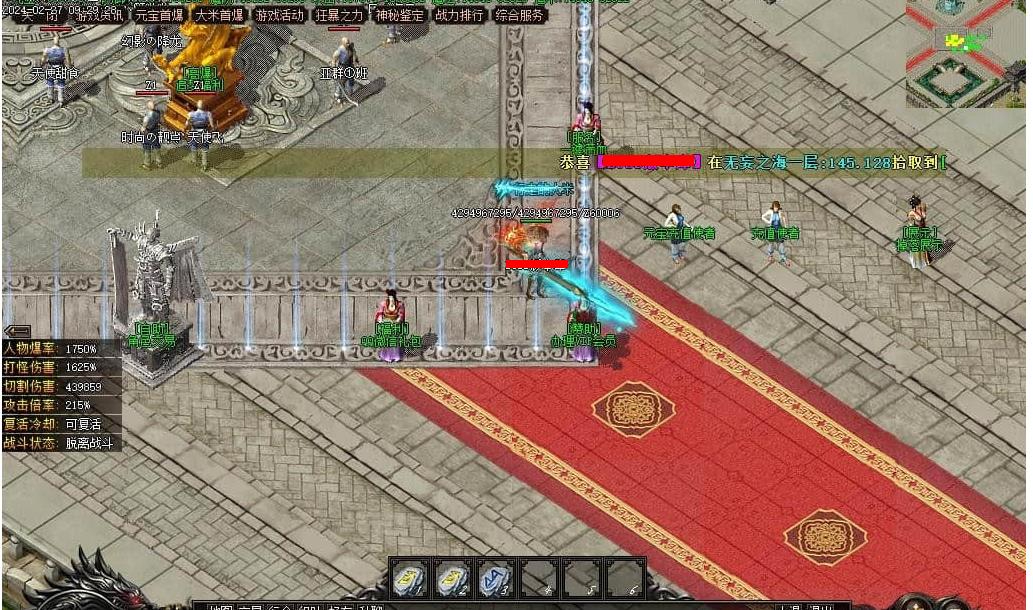Use the yellow rune stone in hotbar slot 2
Screen dimensions: 1033x610
tap(452, 578)
